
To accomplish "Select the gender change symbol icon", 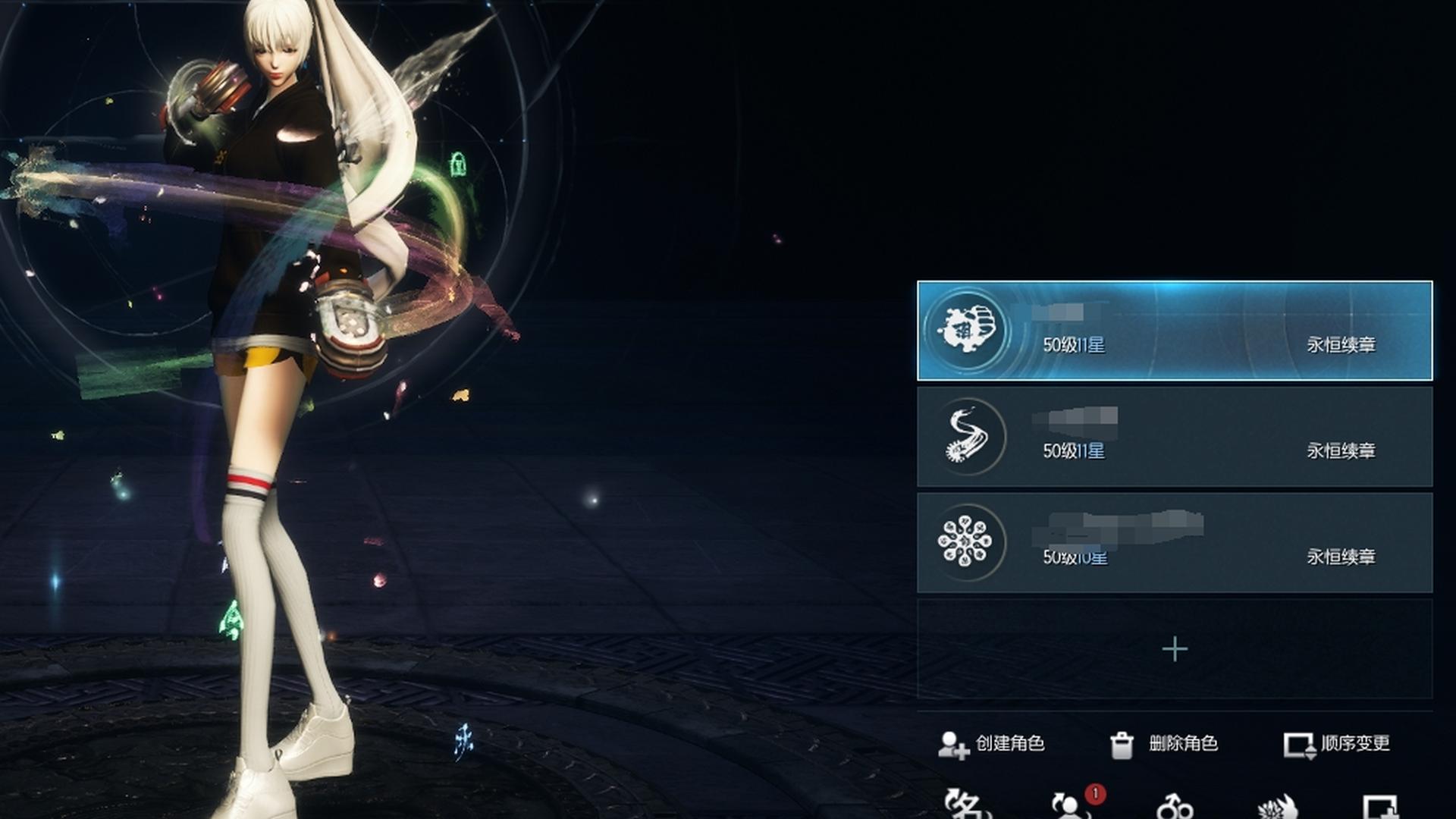I will point(1175,807).
